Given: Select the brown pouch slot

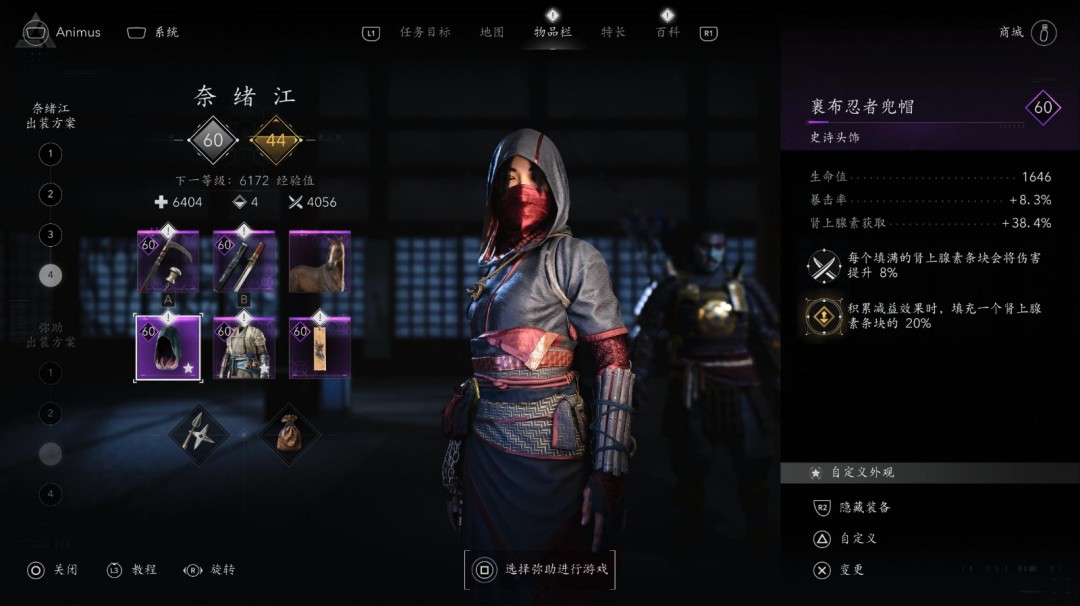Looking at the screenshot, I should (x=289, y=432).
